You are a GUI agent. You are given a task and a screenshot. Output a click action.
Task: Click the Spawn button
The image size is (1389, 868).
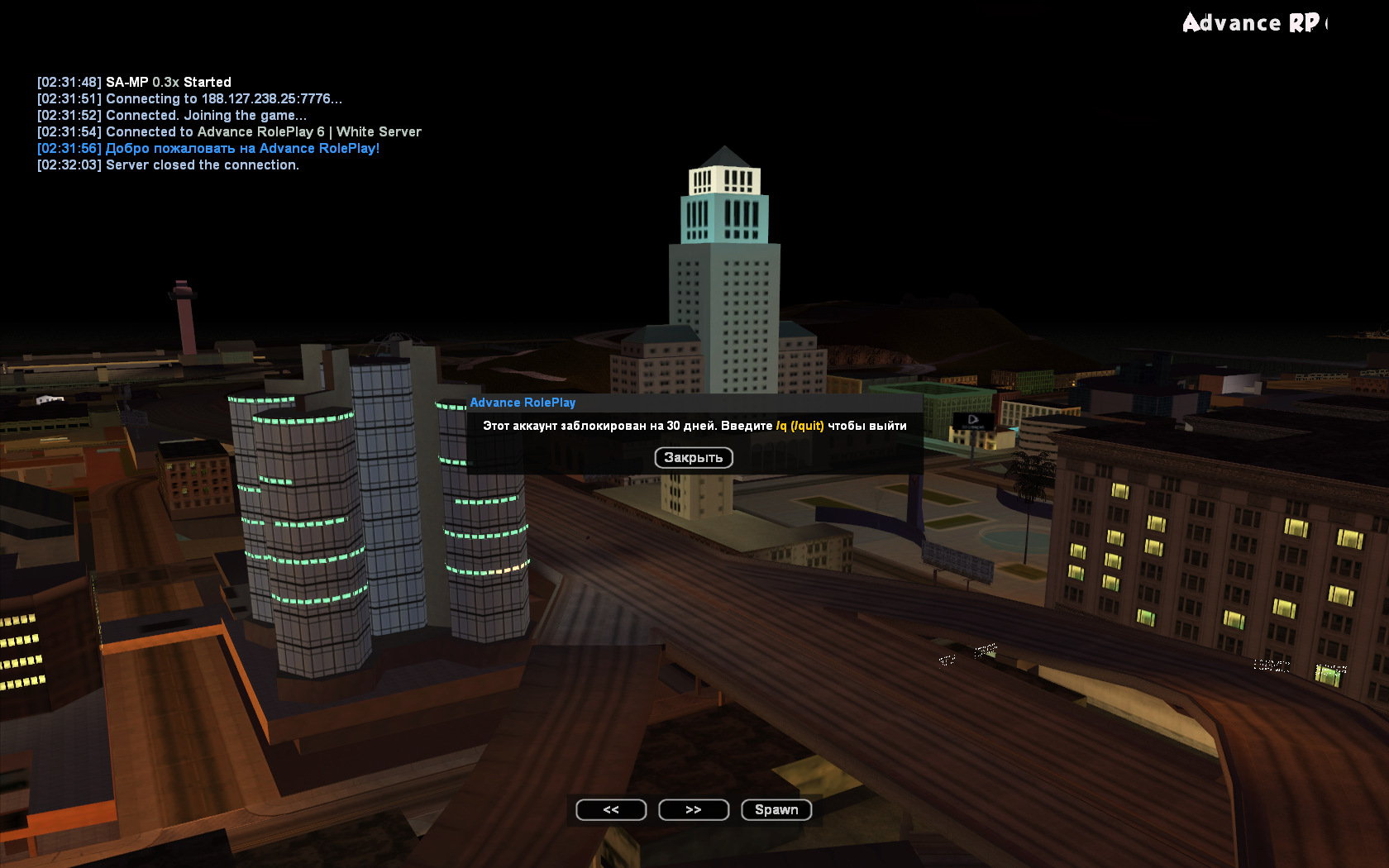776,809
